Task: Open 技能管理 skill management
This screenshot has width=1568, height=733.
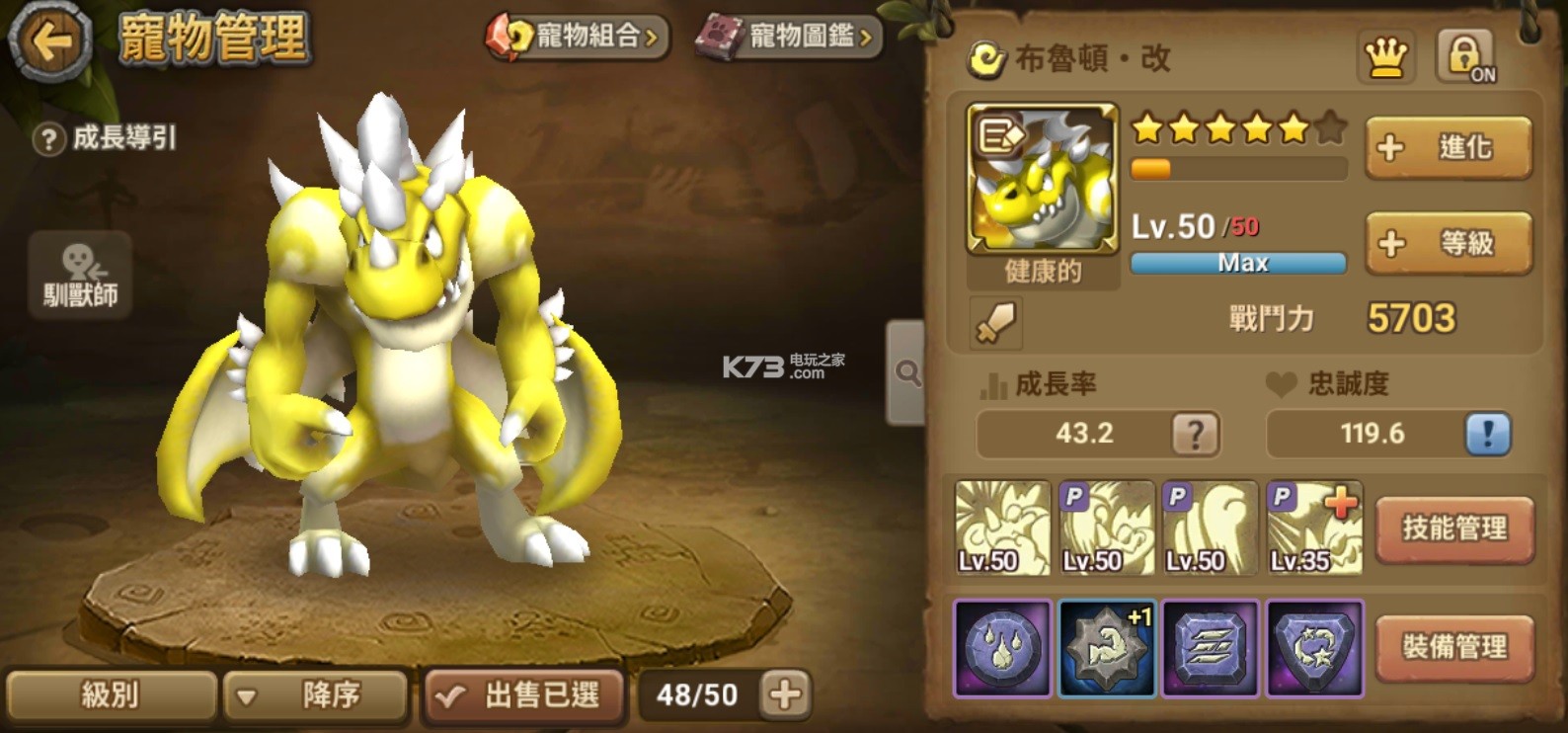Action: point(1454,529)
